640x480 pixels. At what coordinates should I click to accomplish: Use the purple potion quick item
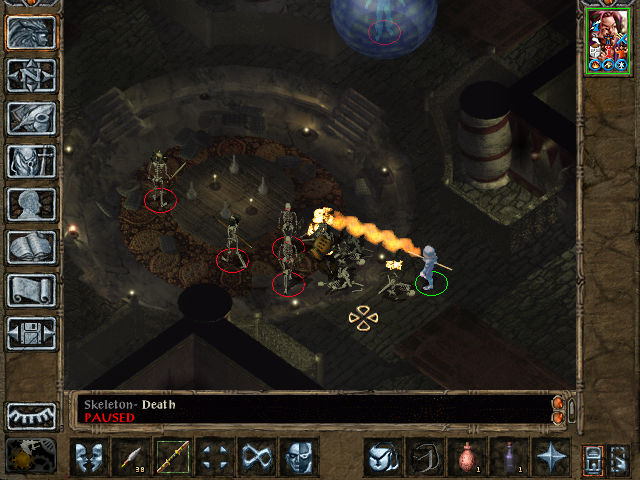508,457
